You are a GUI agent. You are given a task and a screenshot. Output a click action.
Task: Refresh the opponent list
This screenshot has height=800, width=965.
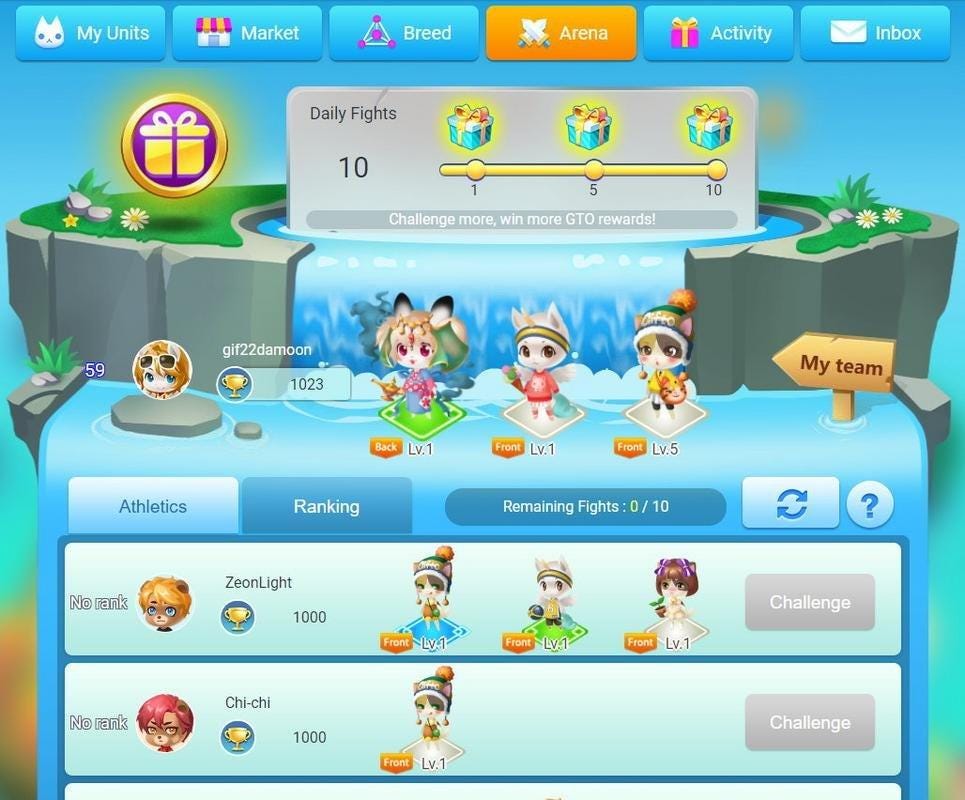[x=790, y=503]
